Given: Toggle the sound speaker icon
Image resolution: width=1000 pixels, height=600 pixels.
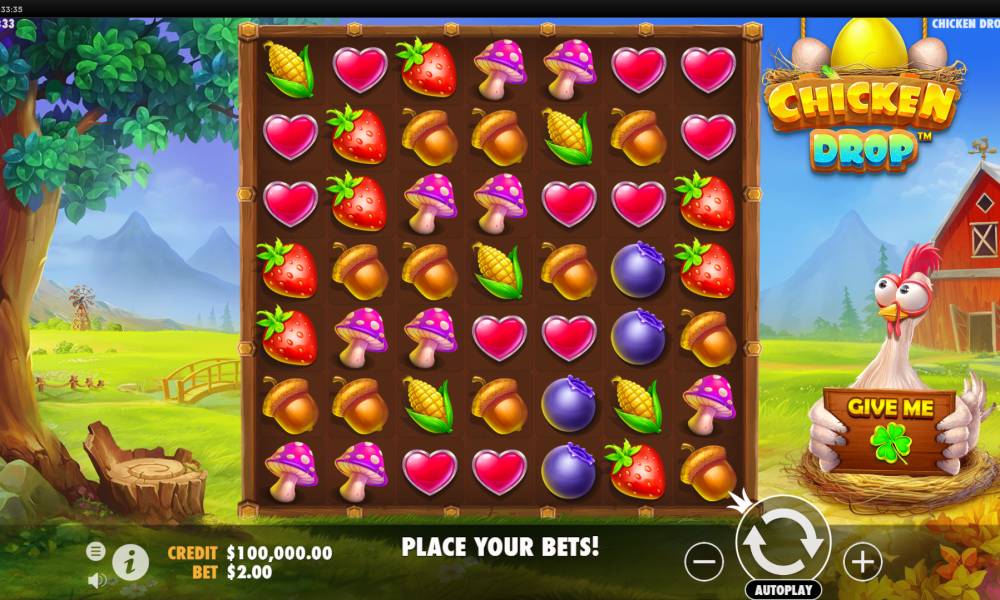Looking at the screenshot, I should click(x=96, y=579).
